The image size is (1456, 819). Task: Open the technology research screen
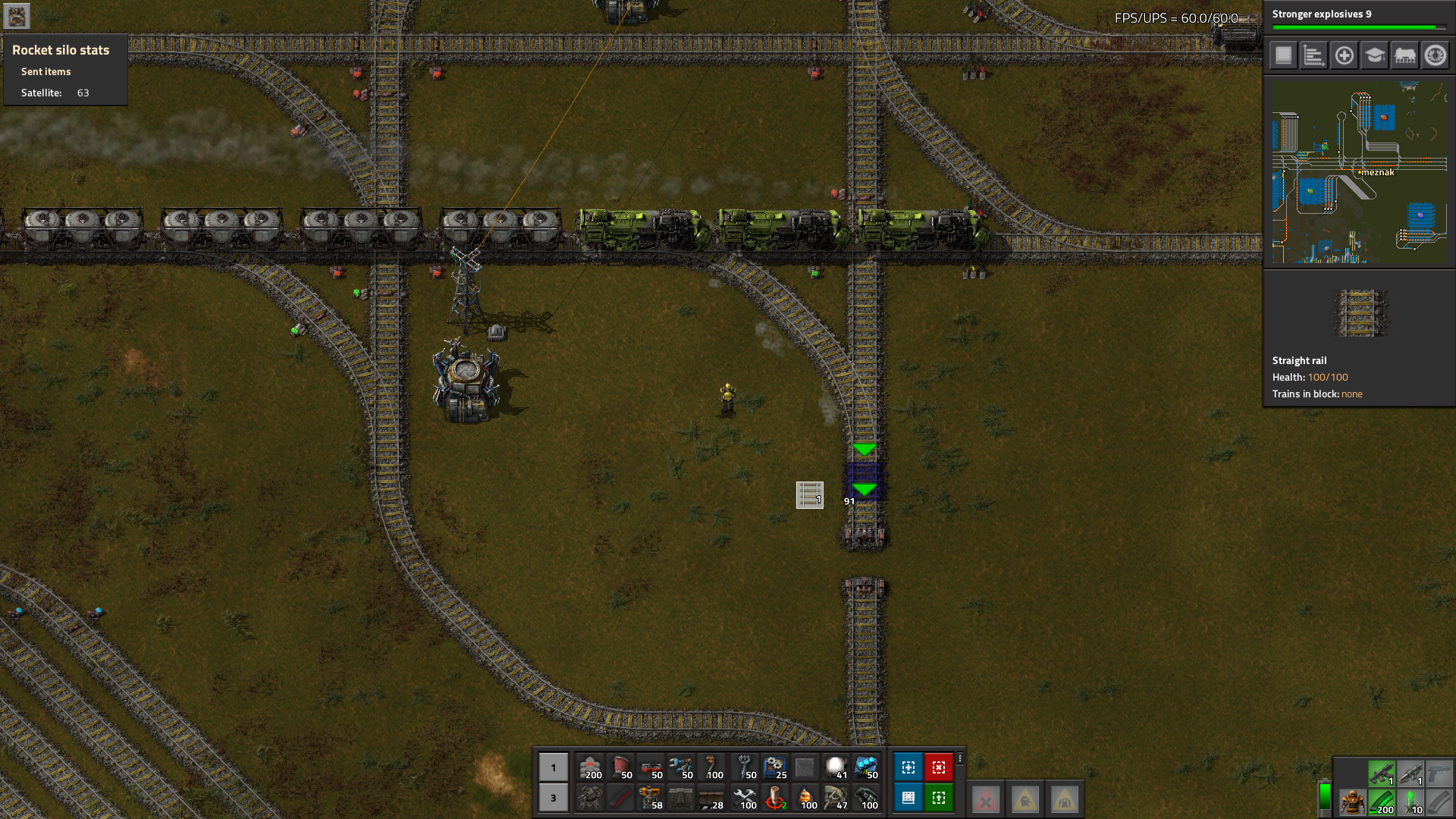tap(1374, 55)
